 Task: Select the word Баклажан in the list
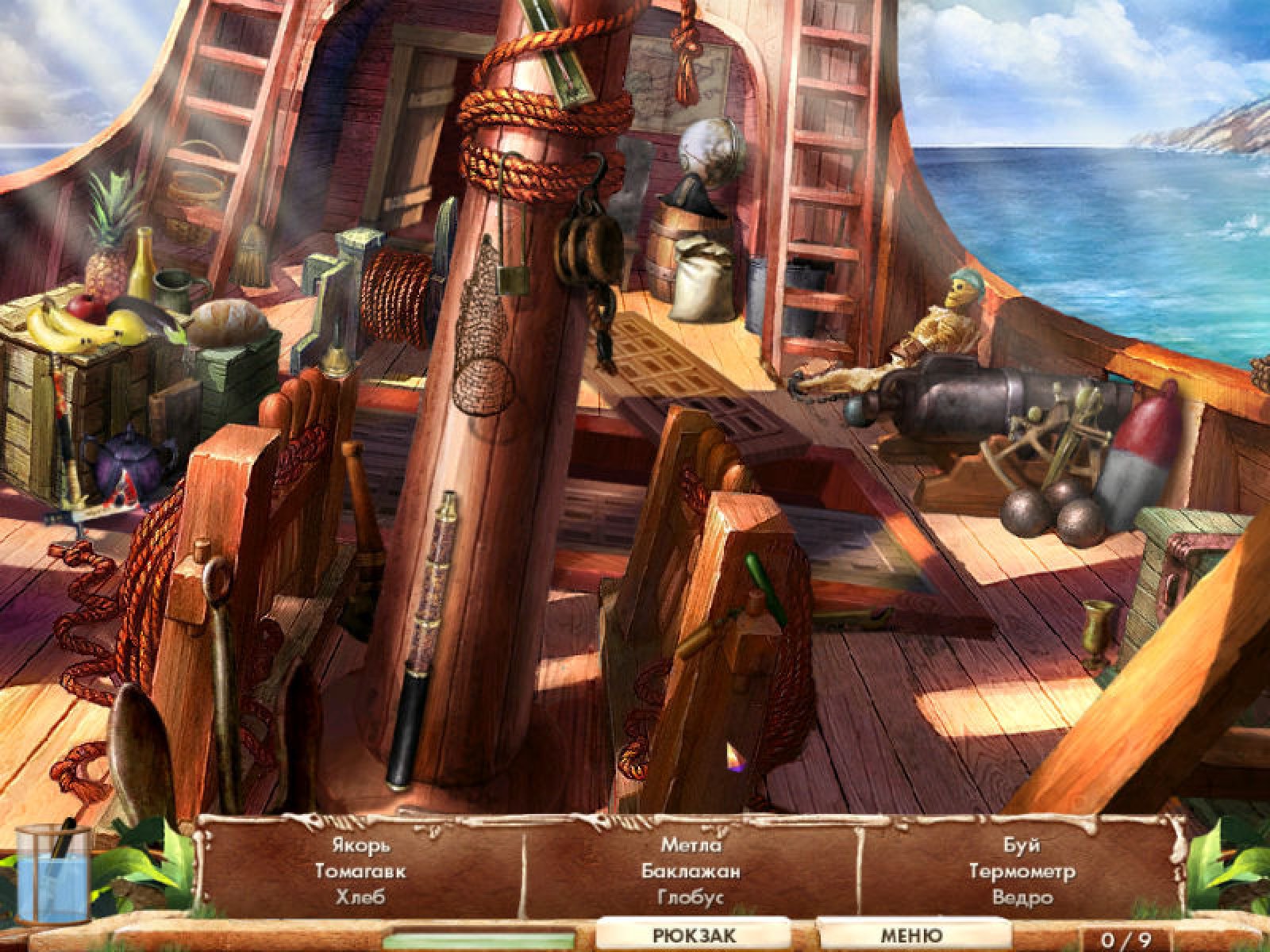pyautogui.click(x=691, y=871)
